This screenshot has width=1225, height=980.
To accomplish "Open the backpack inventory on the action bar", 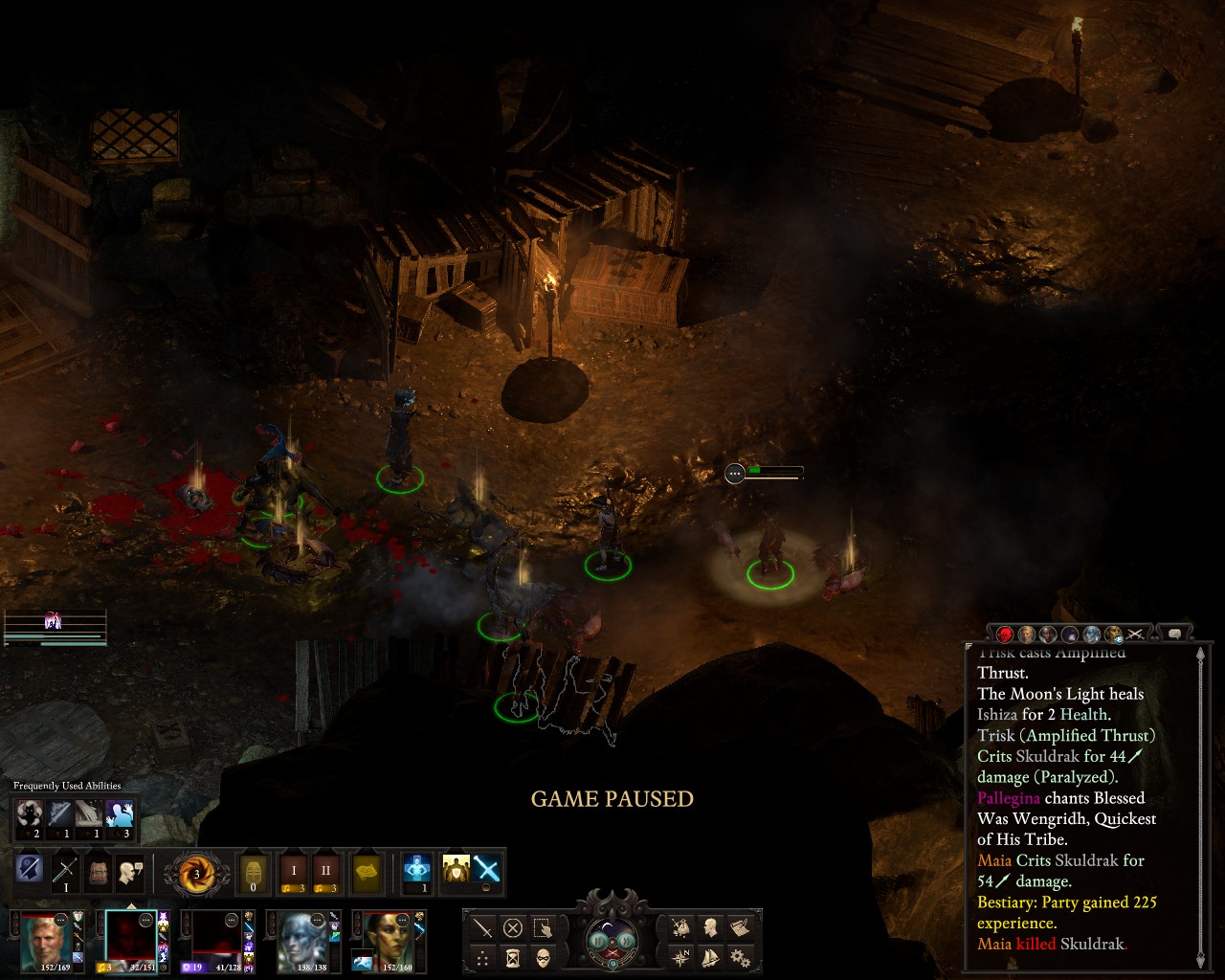I will point(98,872).
